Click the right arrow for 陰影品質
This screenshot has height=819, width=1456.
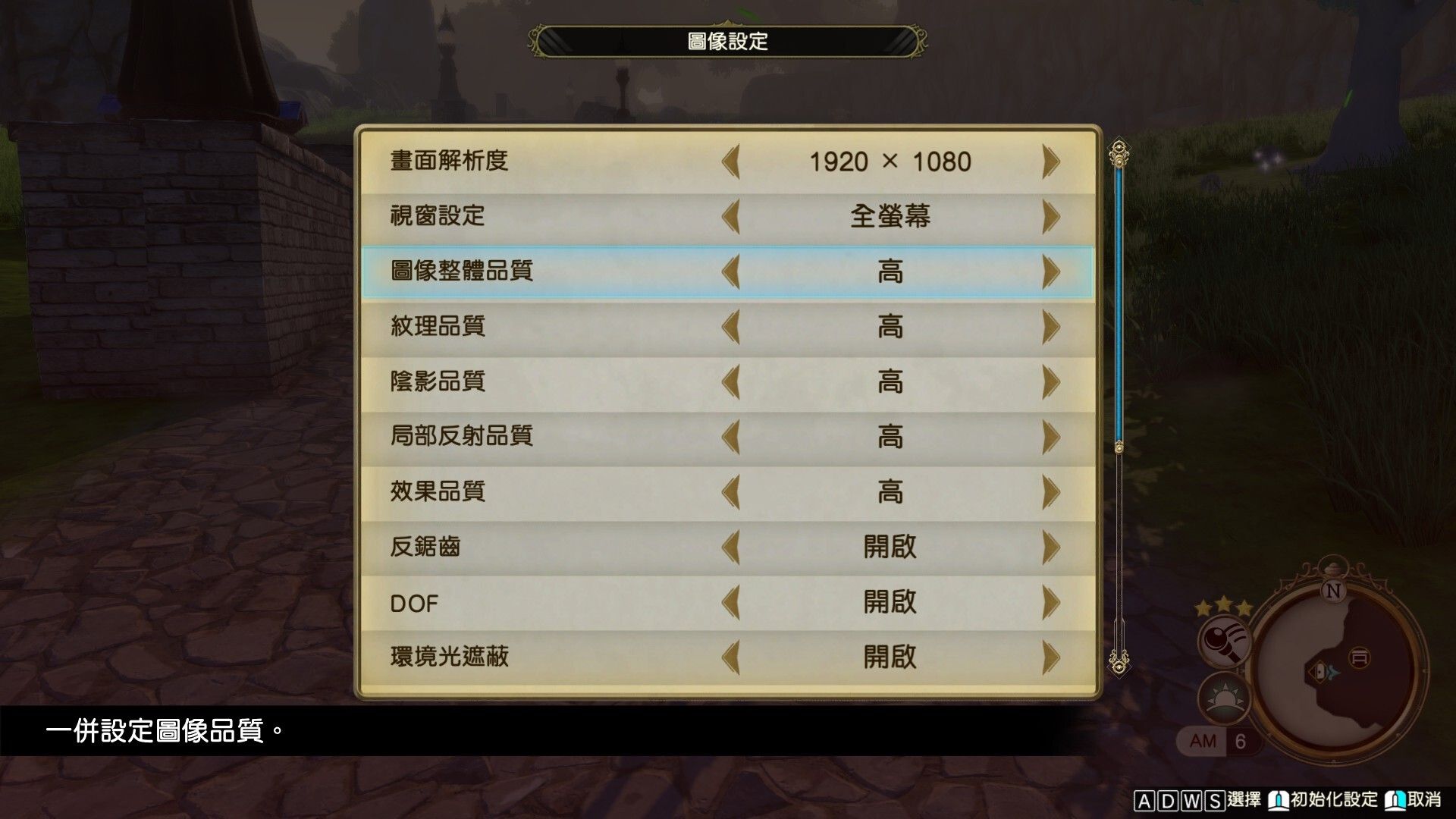point(1050,383)
